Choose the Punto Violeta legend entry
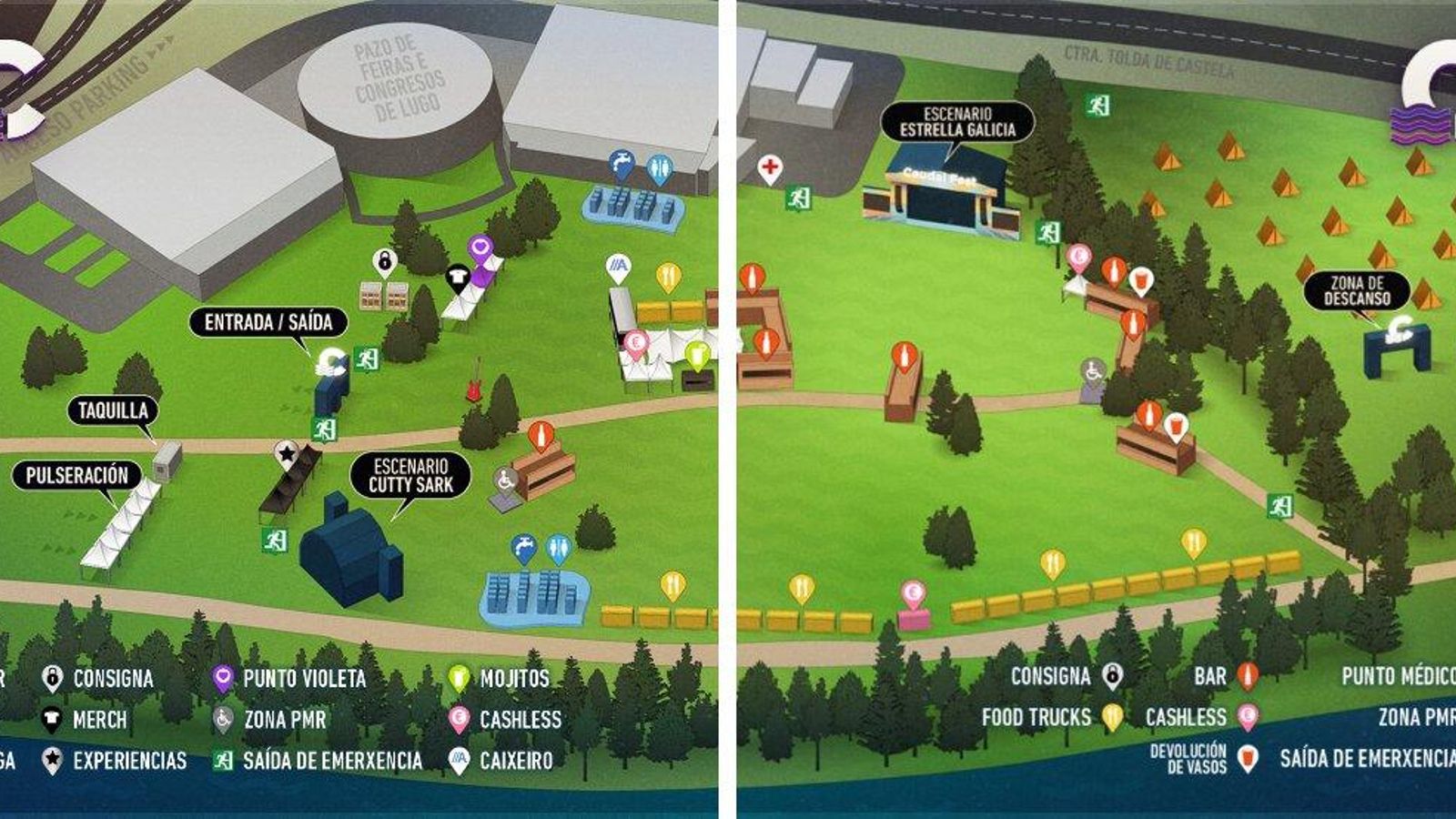The width and height of the screenshot is (1456, 819). coord(290,679)
